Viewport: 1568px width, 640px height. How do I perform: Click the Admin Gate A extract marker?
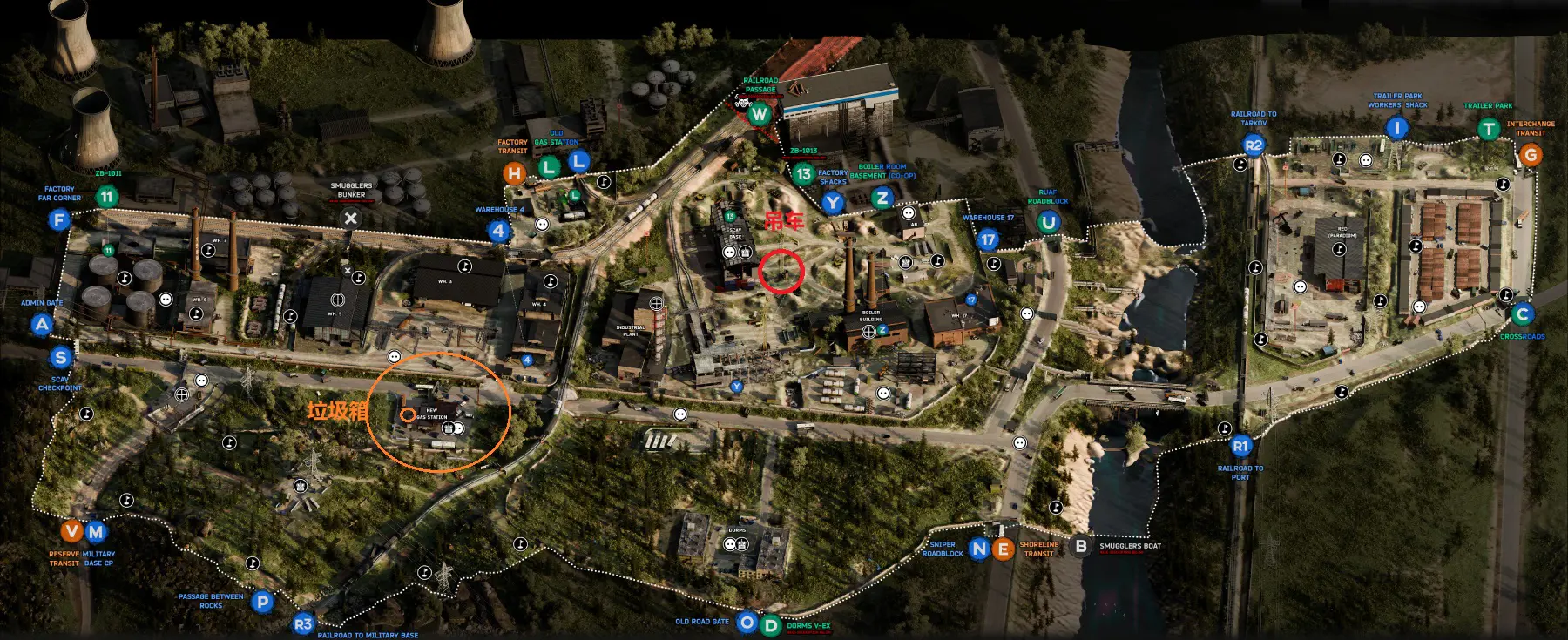[42, 325]
